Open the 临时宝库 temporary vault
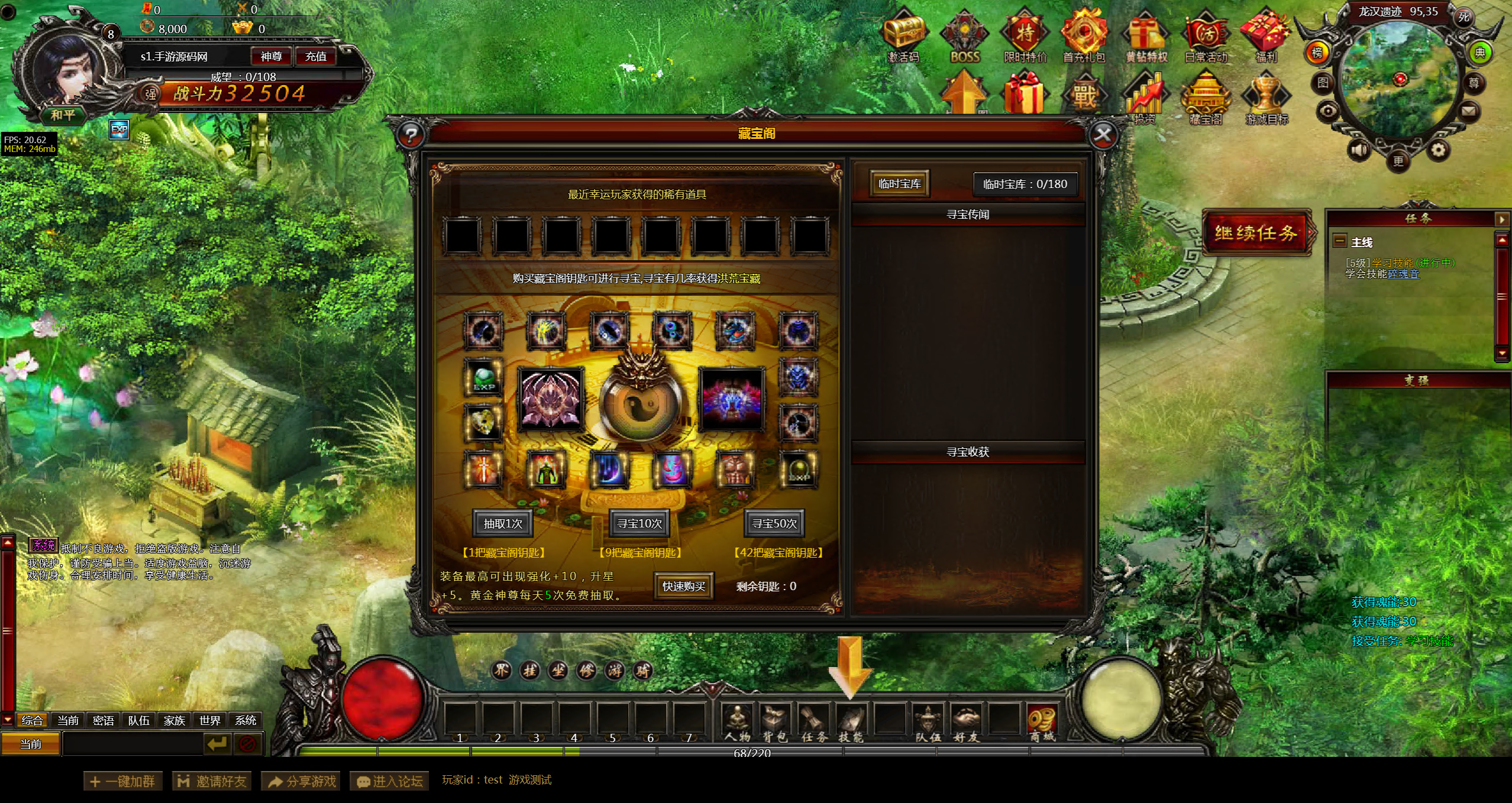Viewport: 1512px width, 803px height. pyautogui.click(x=899, y=184)
